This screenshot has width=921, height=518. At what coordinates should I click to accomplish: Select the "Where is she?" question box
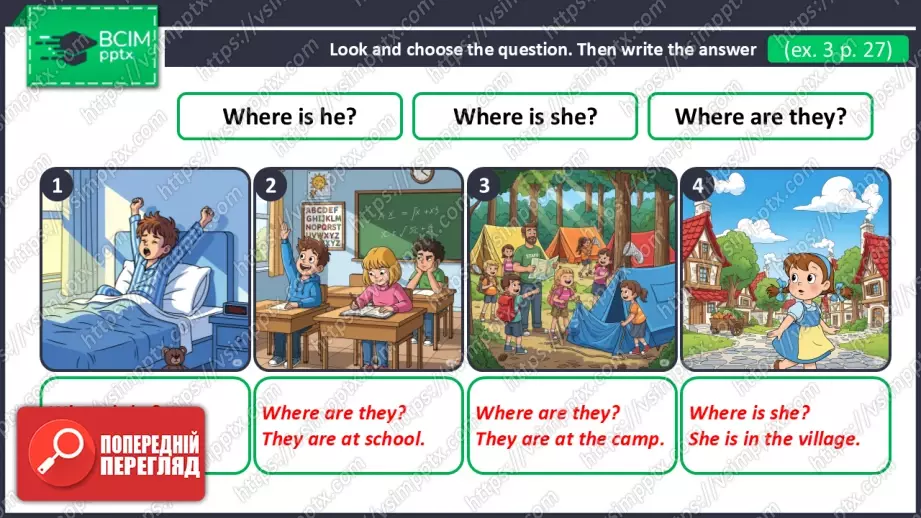525,116
